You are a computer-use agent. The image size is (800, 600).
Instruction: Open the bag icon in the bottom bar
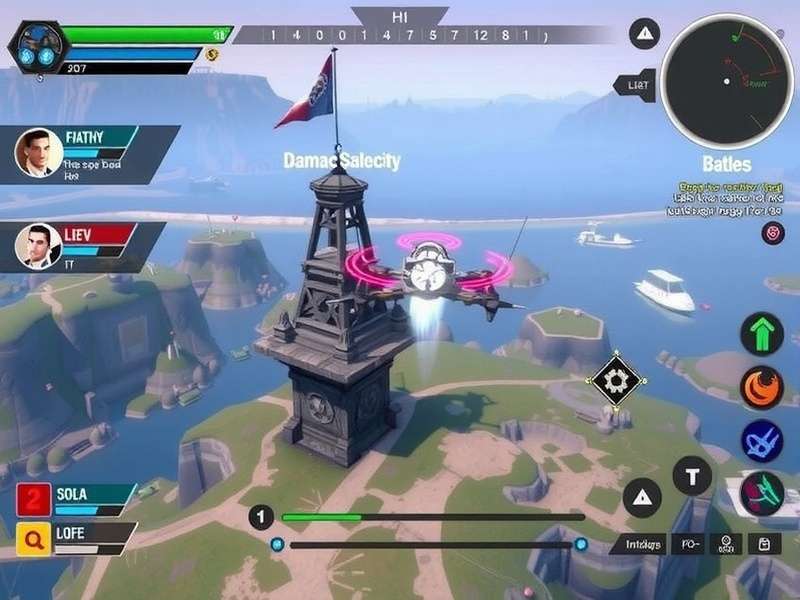(x=765, y=545)
